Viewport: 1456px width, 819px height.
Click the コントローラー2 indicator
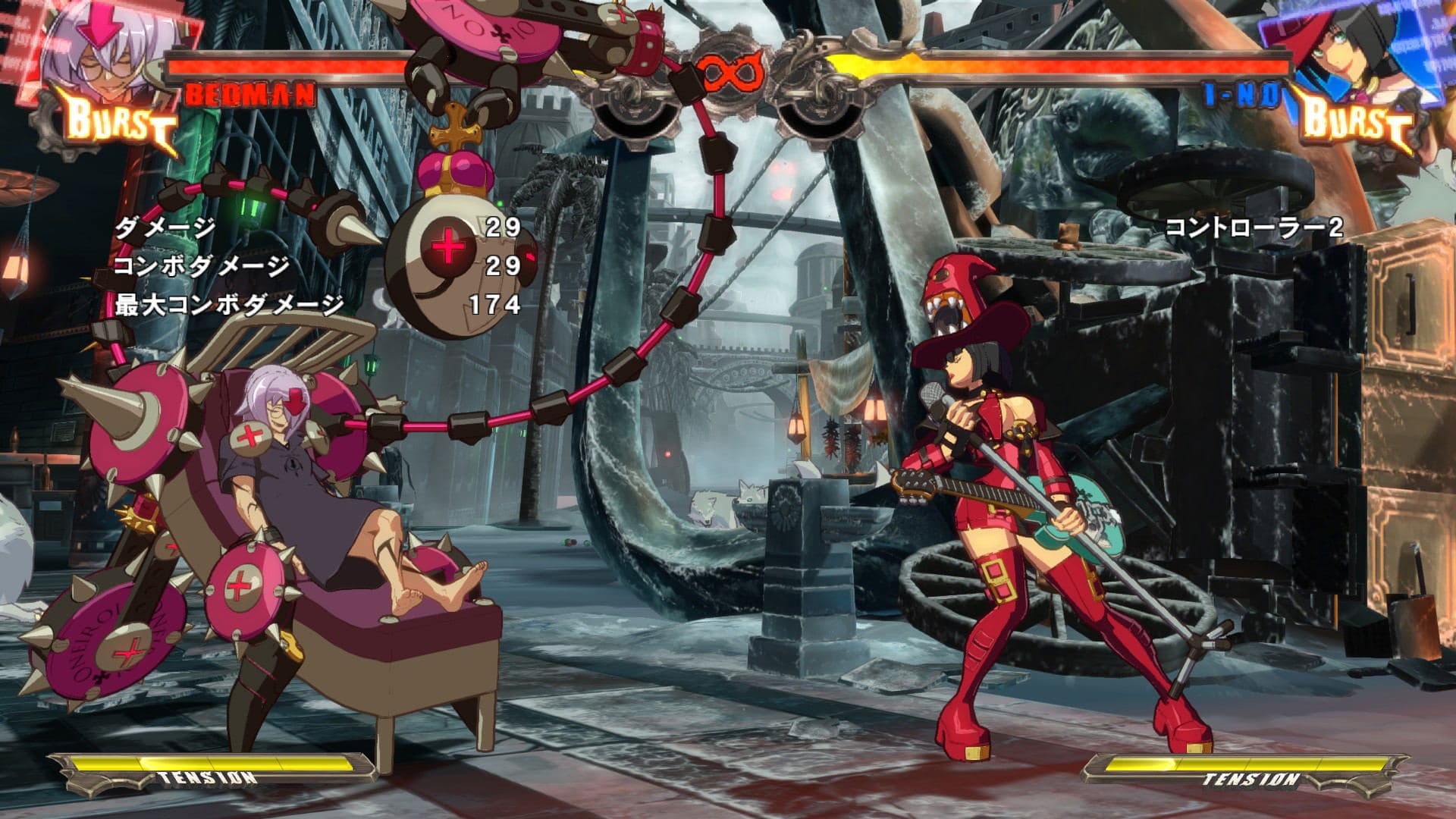click(1255, 226)
